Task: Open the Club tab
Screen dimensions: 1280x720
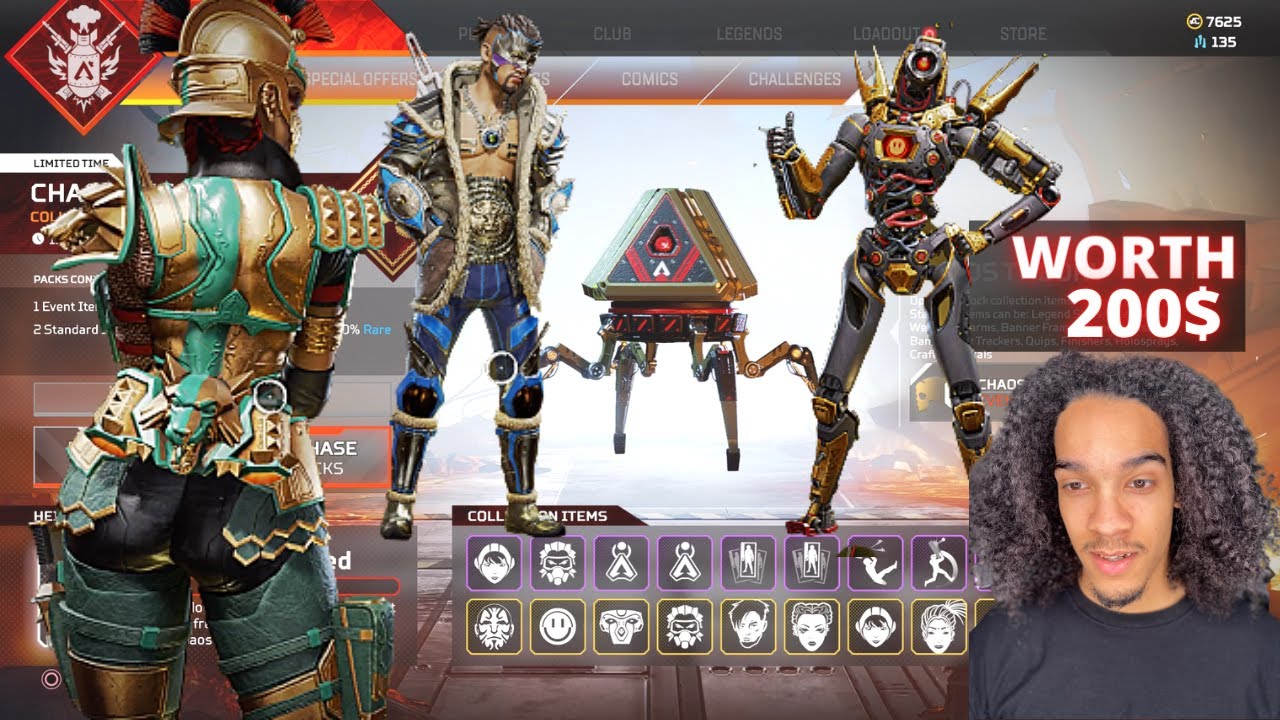Action: tap(612, 33)
